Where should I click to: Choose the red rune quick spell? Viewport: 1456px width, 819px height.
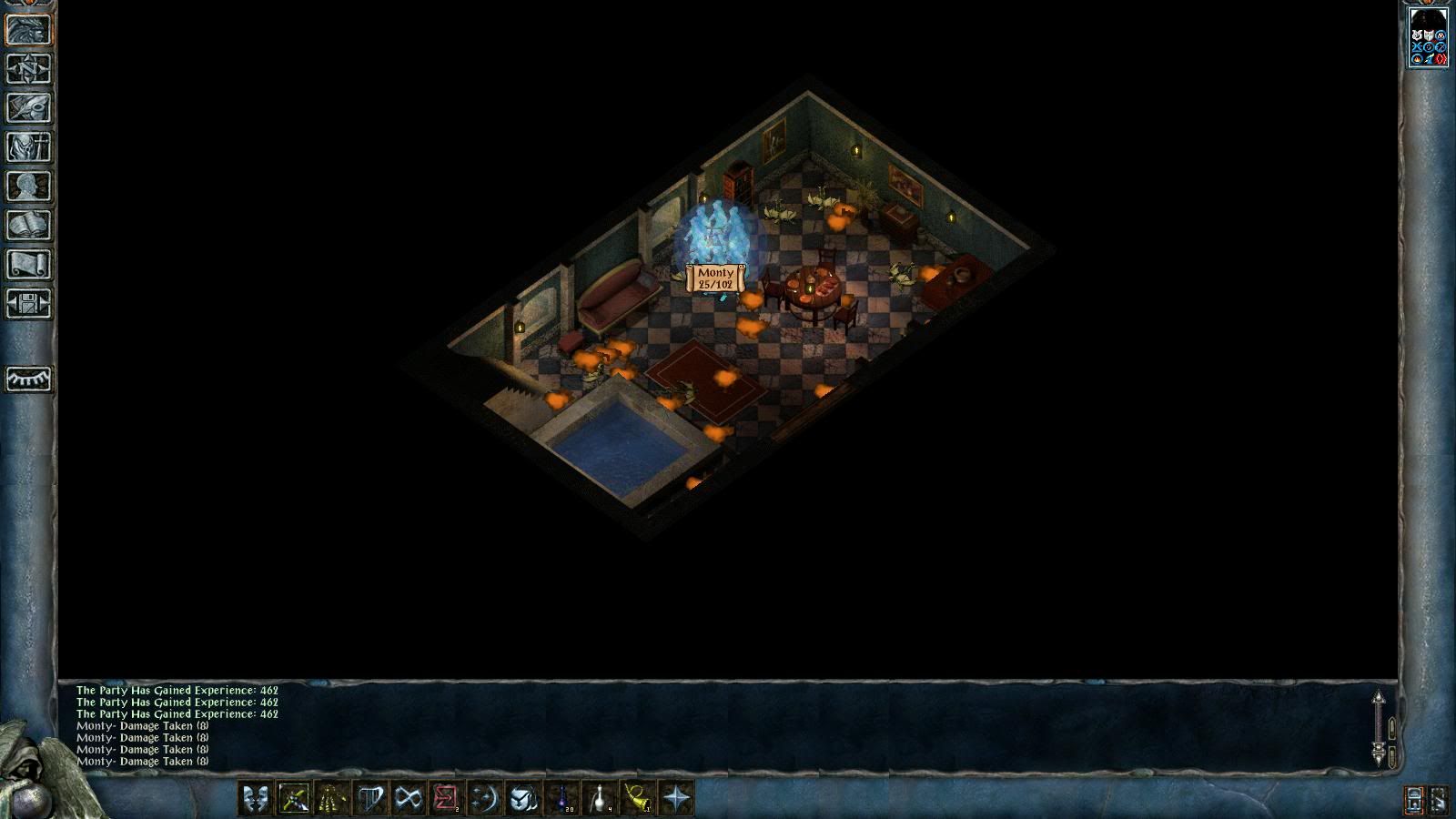(447, 798)
